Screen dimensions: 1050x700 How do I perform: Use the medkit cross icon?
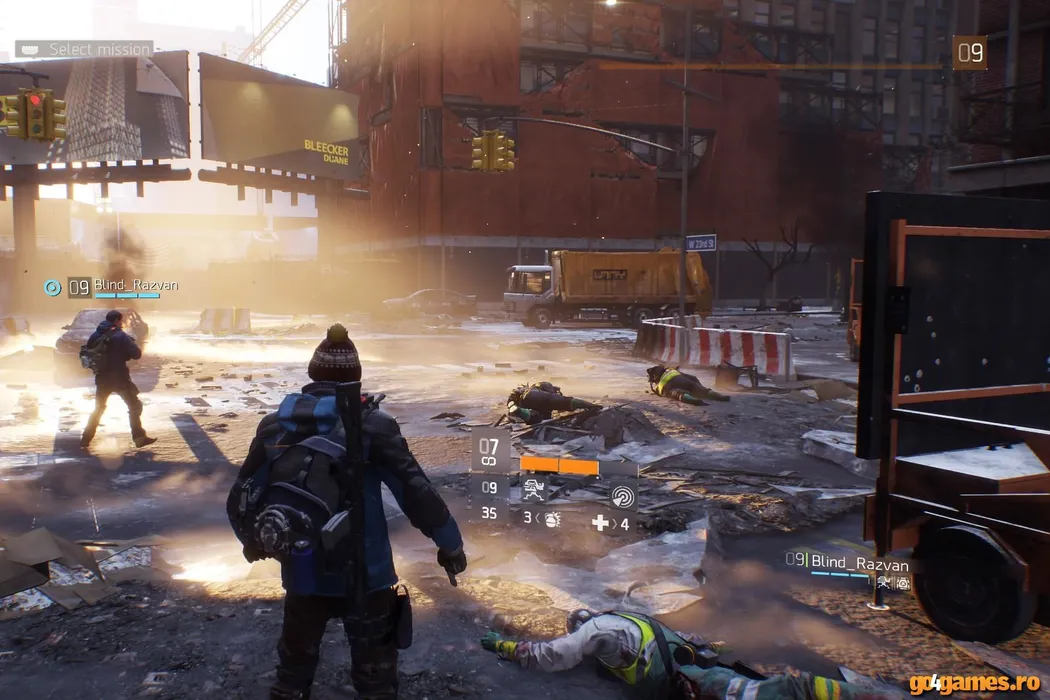pyautogui.click(x=600, y=522)
